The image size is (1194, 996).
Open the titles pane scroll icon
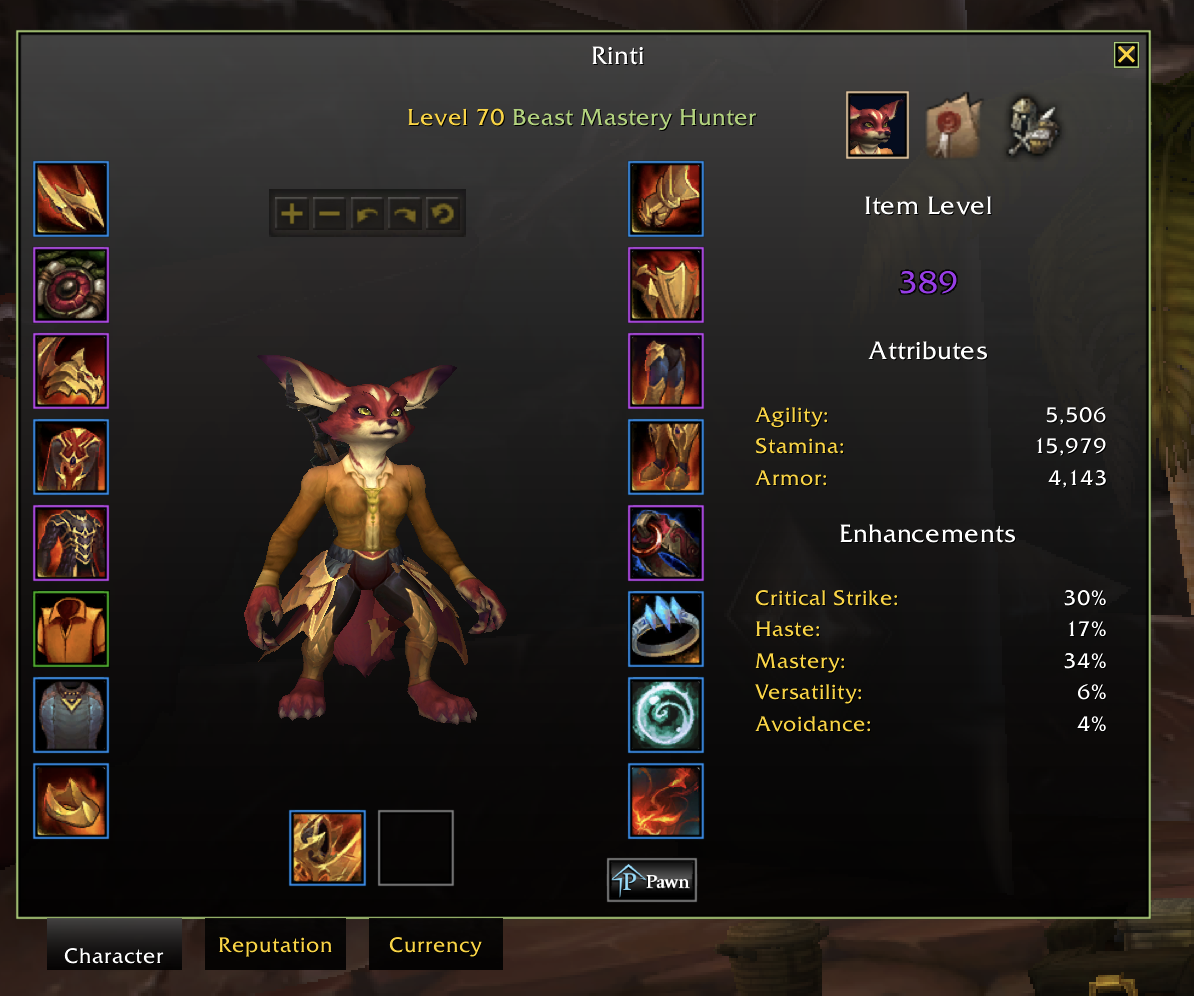pos(954,127)
